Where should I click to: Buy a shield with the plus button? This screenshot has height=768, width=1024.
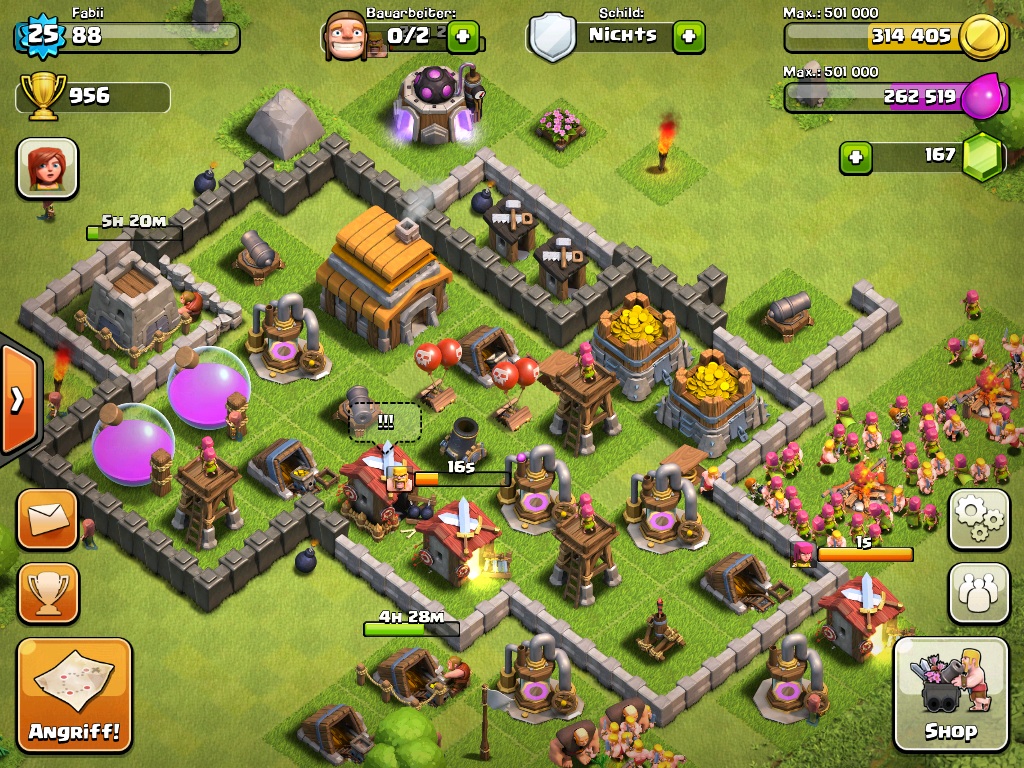pos(688,37)
